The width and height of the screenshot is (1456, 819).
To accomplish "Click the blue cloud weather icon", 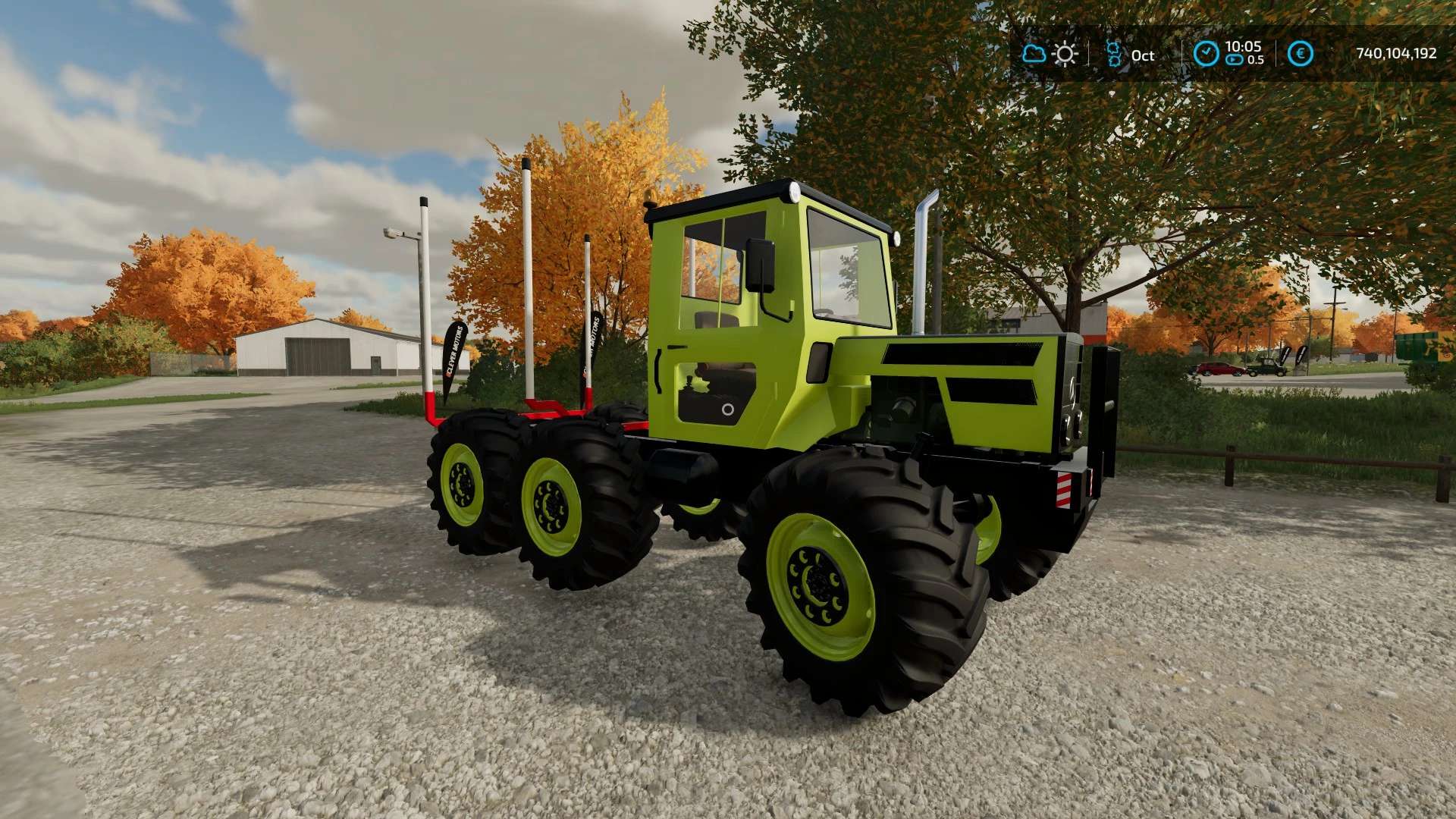I will [x=1034, y=54].
